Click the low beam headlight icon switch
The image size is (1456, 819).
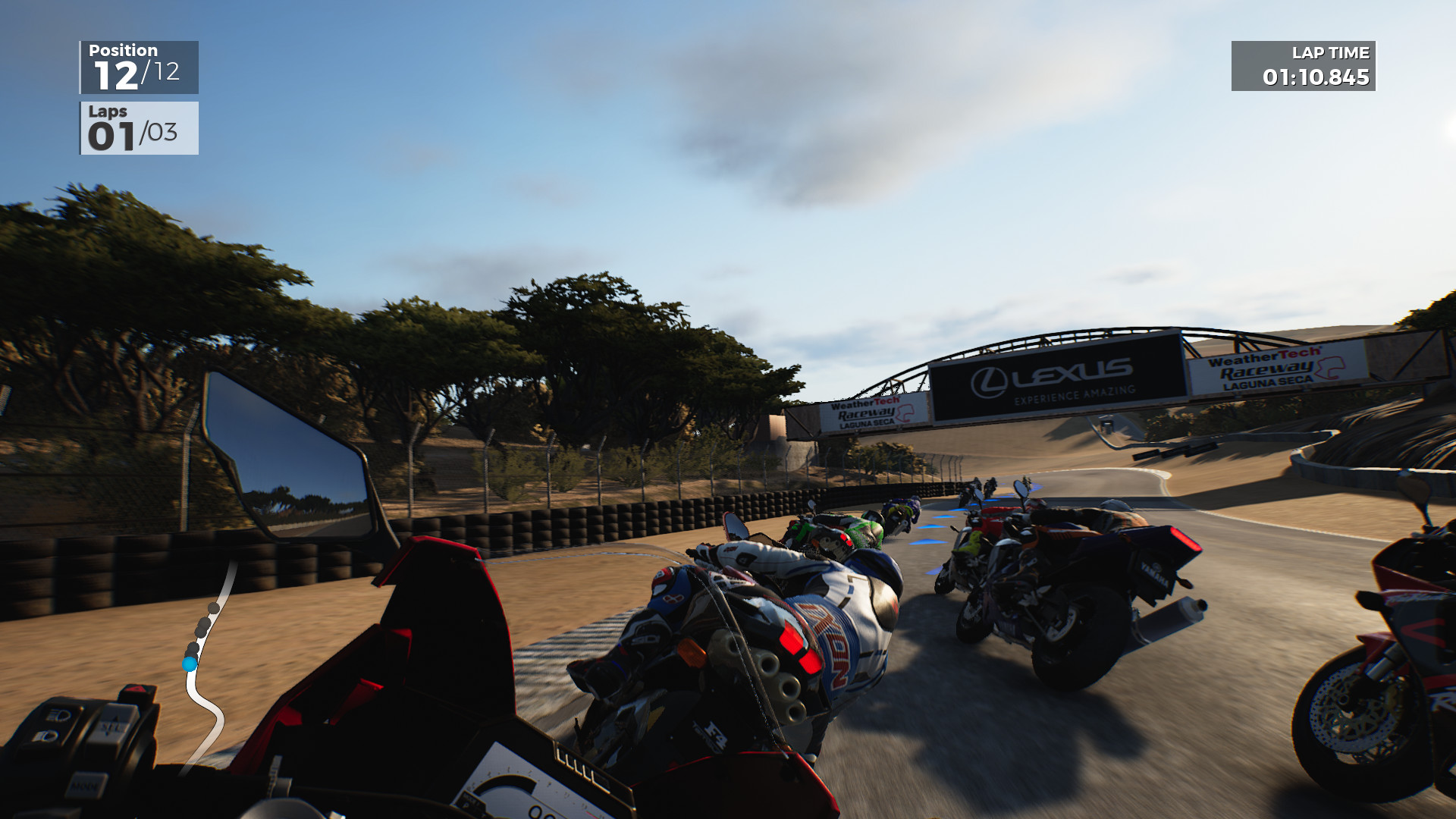(x=45, y=736)
